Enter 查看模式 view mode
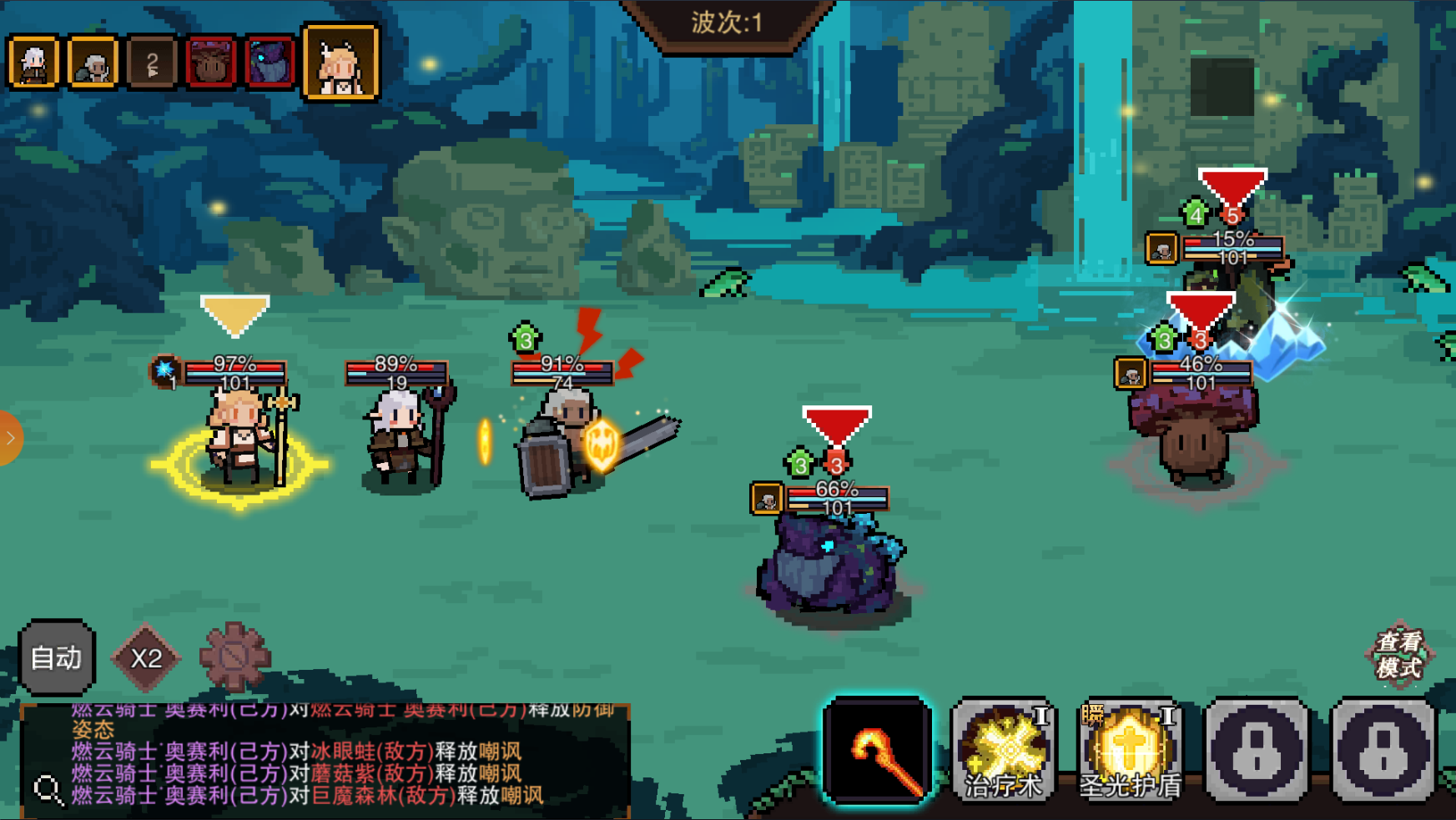 pyautogui.click(x=1399, y=655)
